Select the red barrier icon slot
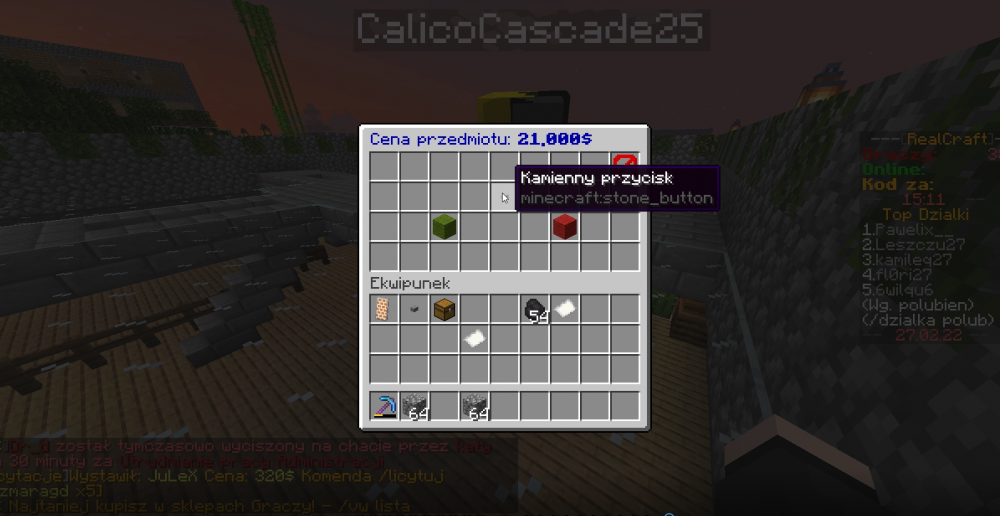 [625, 166]
